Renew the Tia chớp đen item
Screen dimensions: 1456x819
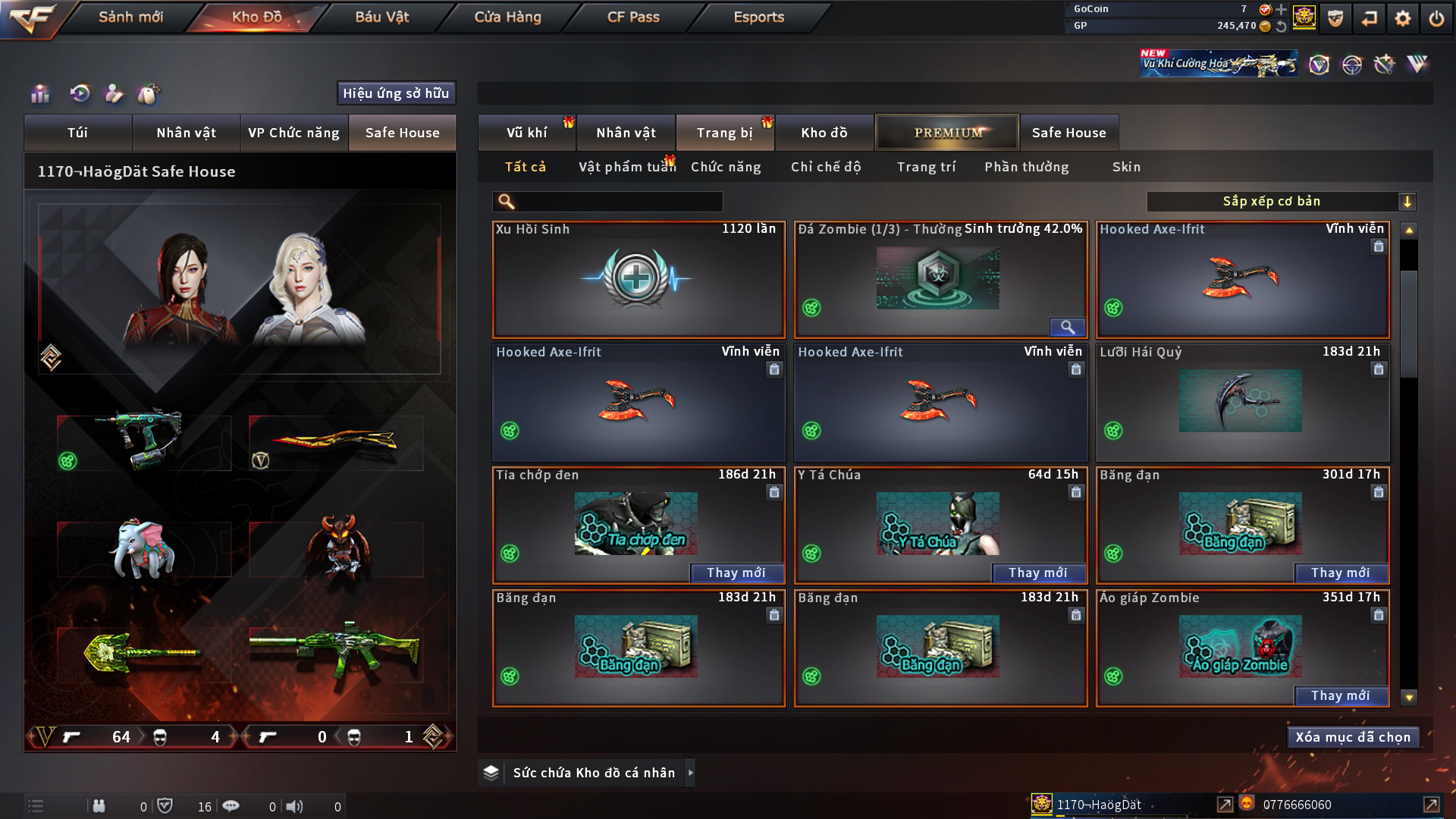point(736,573)
